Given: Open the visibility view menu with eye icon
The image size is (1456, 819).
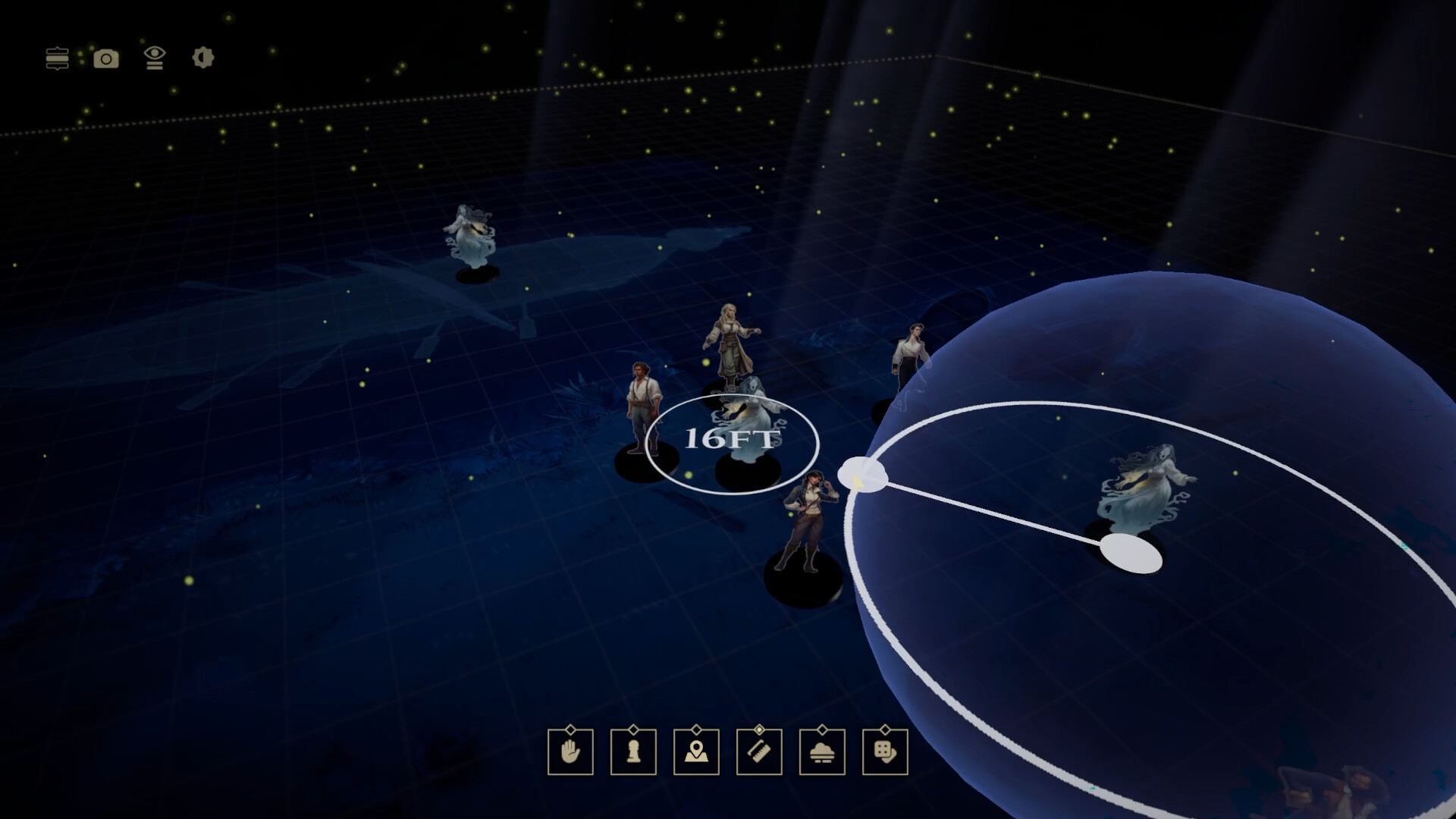Looking at the screenshot, I should (155, 58).
